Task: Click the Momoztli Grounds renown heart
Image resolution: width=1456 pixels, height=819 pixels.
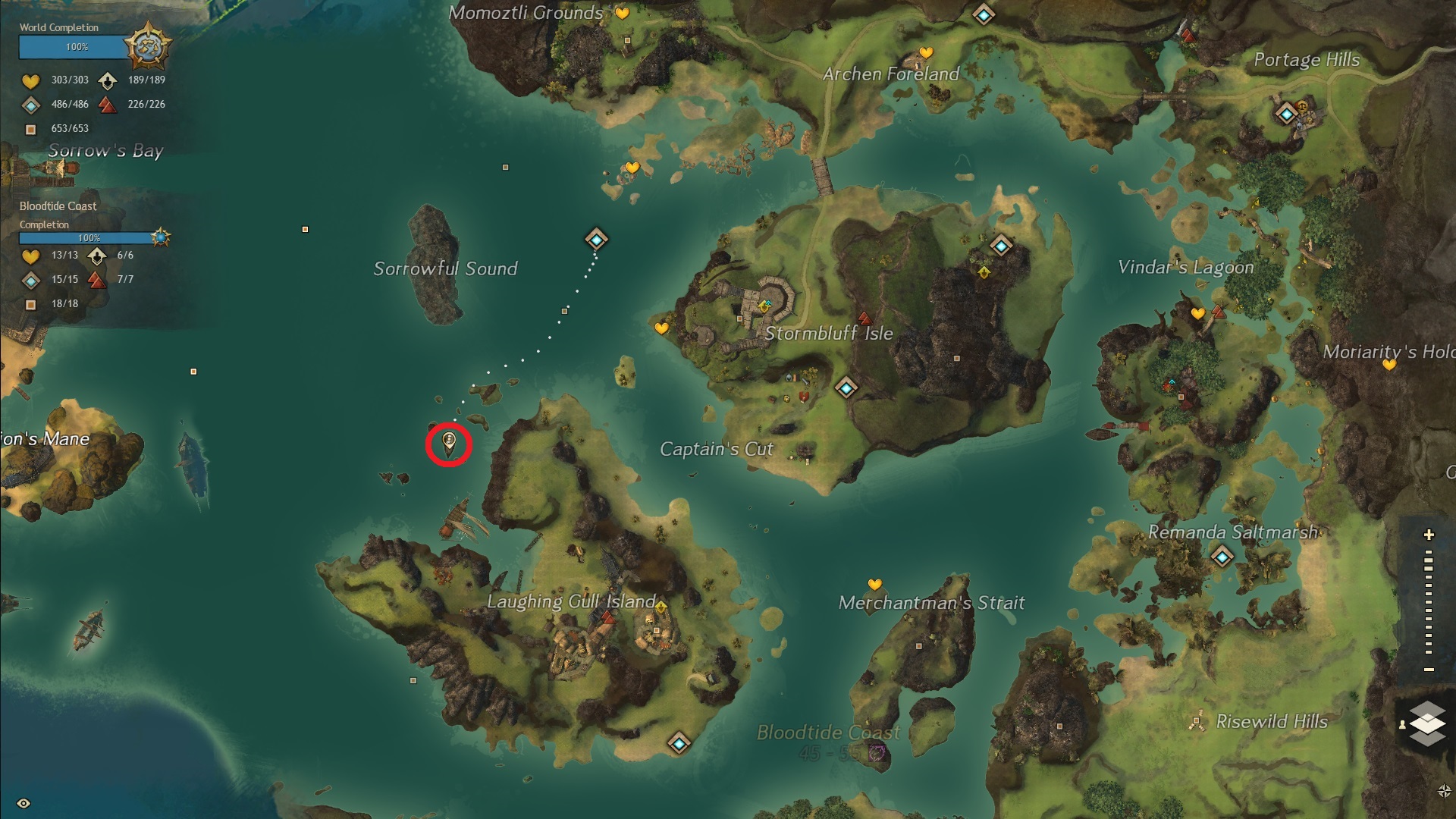Action: pos(622,13)
